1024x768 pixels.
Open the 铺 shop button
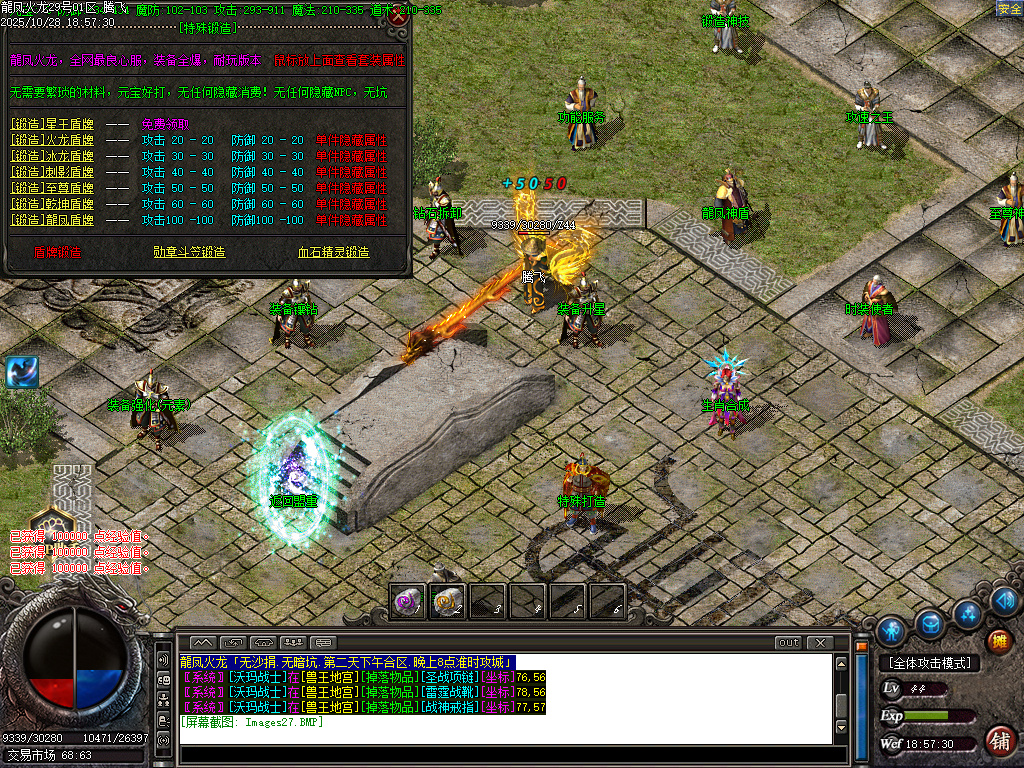(998, 741)
